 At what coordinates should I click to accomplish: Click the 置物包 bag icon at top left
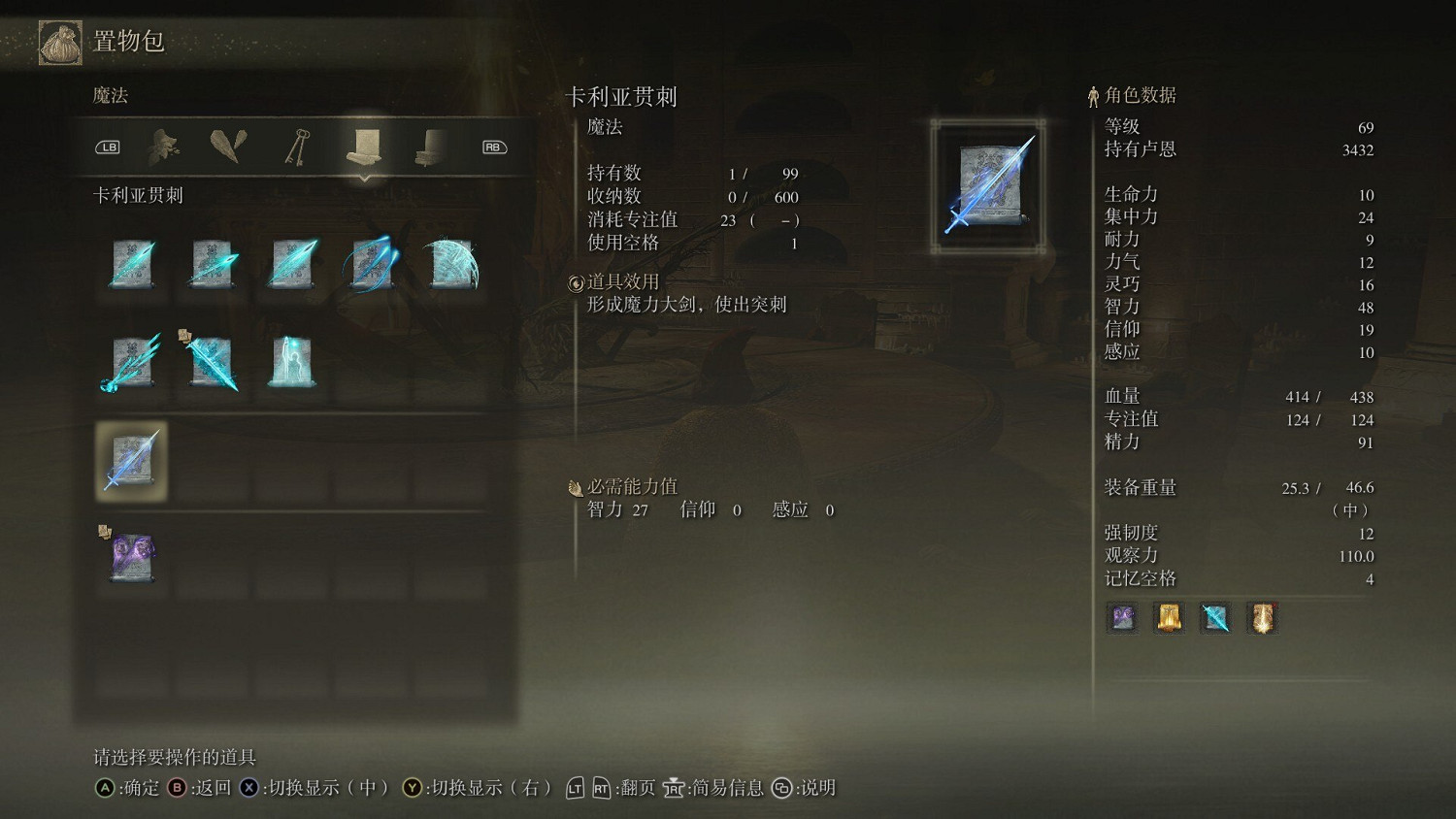(x=58, y=41)
